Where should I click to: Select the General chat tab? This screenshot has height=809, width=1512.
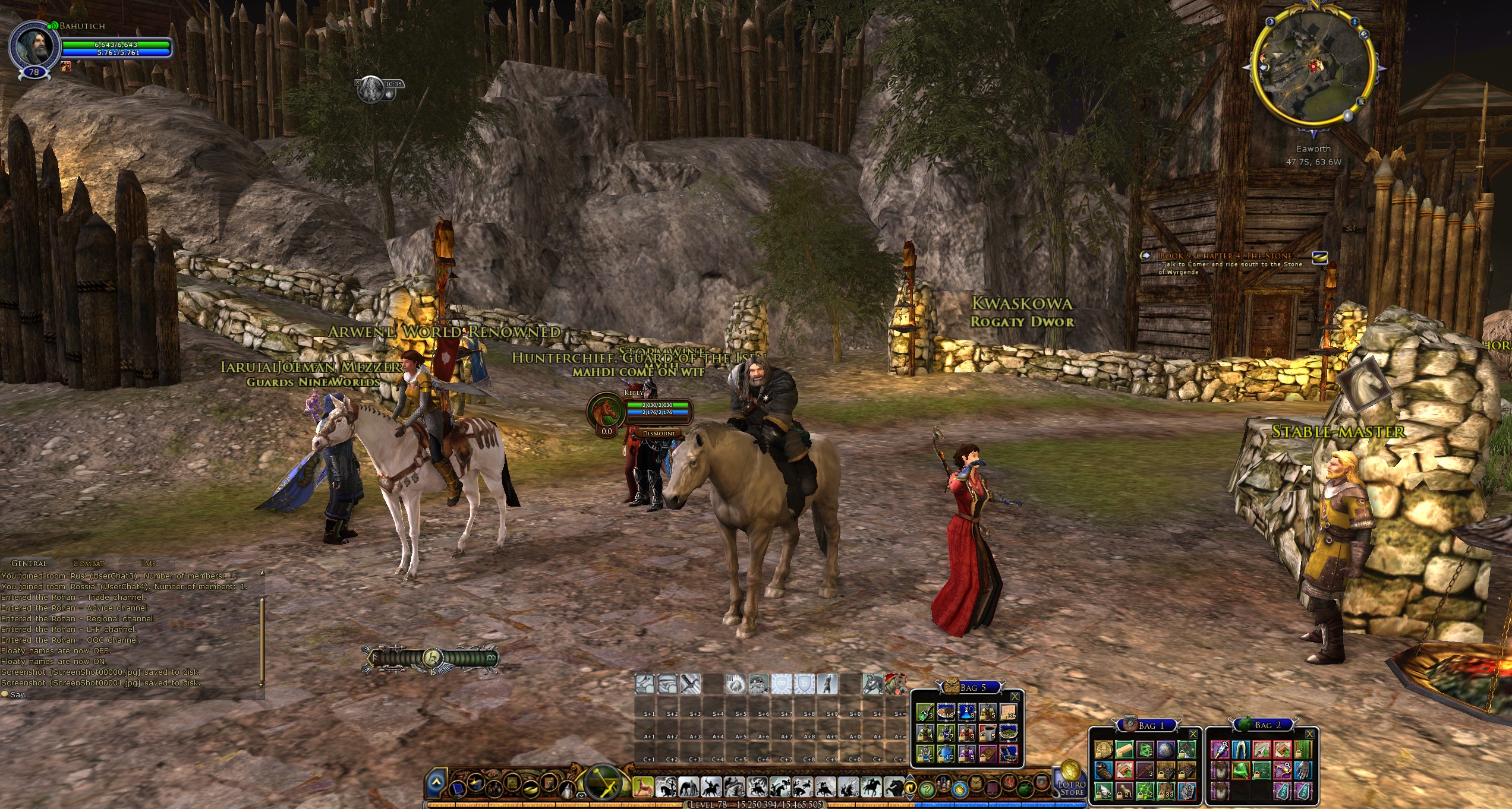pyautogui.click(x=29, y=563)
